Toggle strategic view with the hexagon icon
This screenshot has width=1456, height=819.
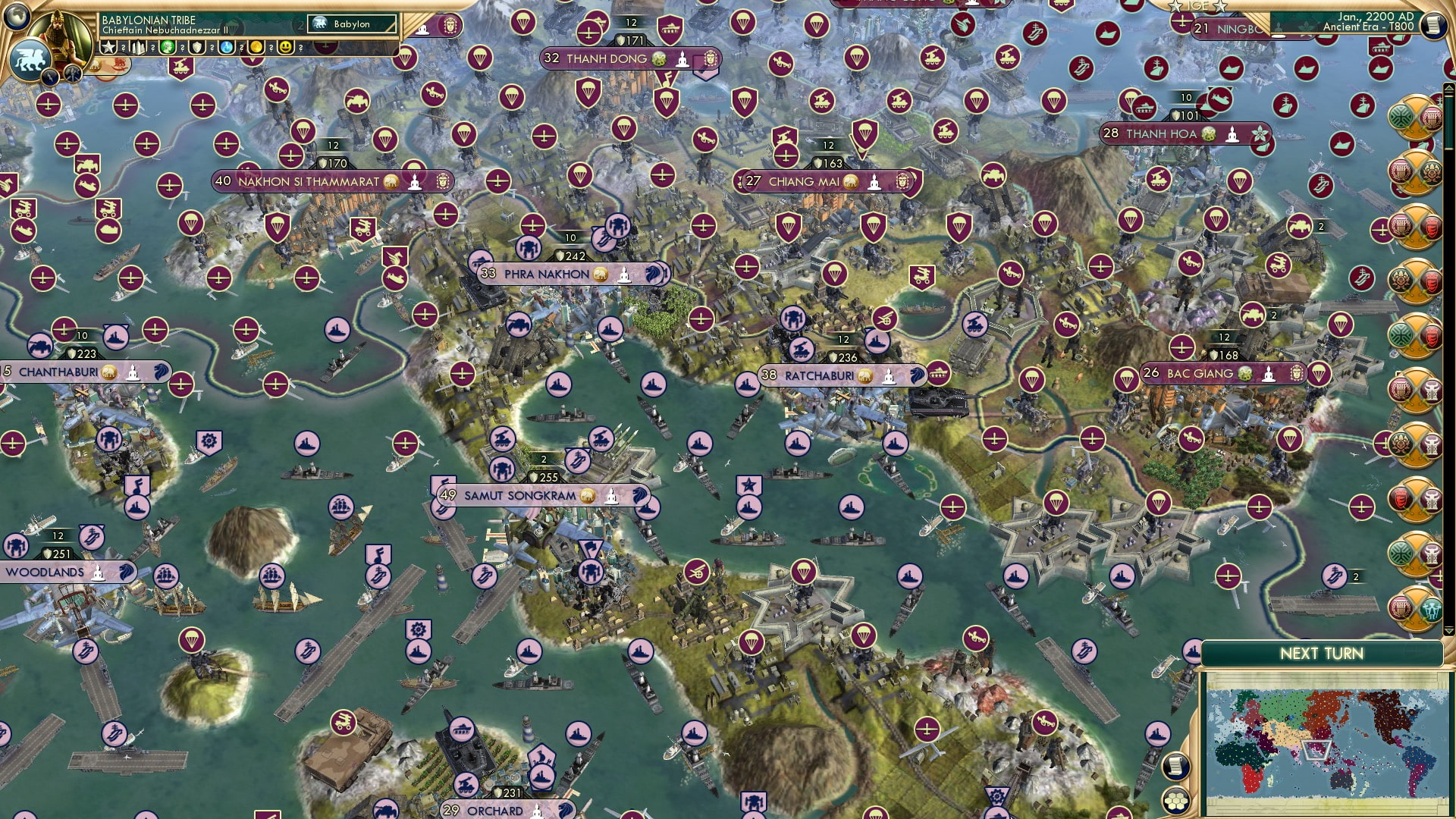pos(1177,802)
